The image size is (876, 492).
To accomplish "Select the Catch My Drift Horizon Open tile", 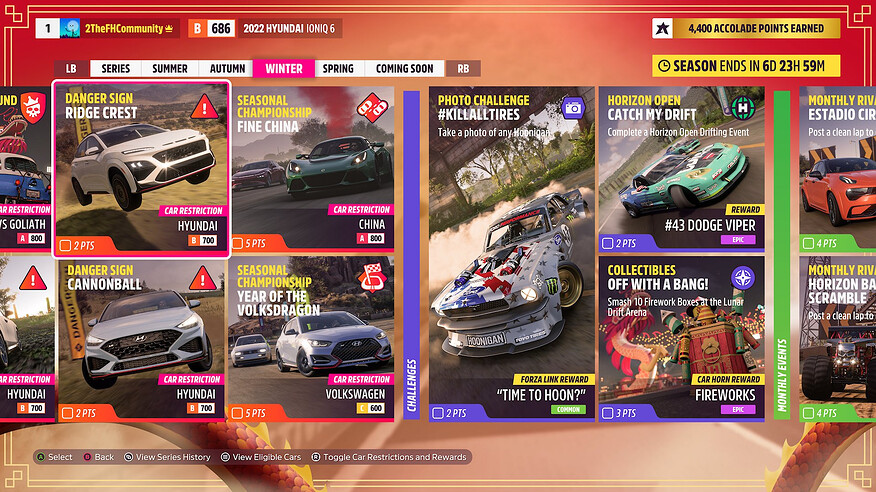I will [682, 169].
